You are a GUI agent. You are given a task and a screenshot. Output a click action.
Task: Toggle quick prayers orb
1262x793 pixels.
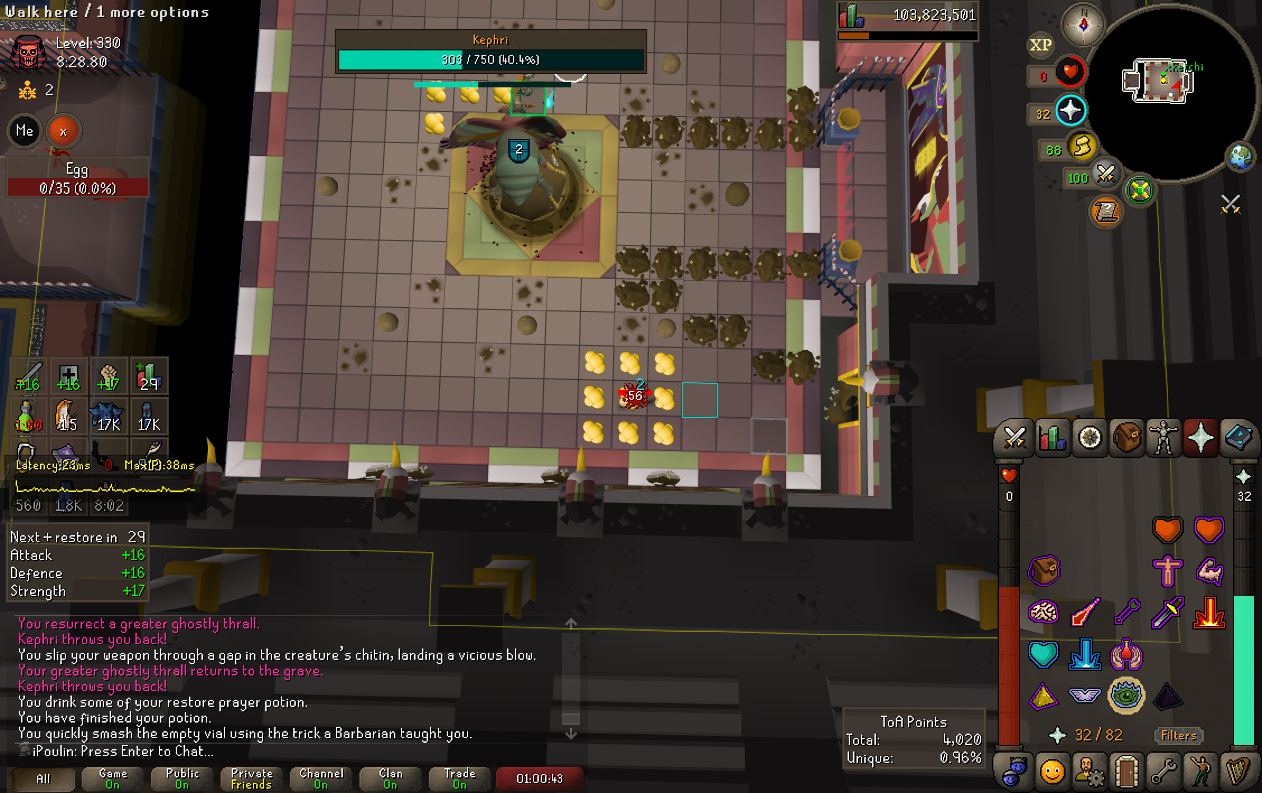[1071, 111]
